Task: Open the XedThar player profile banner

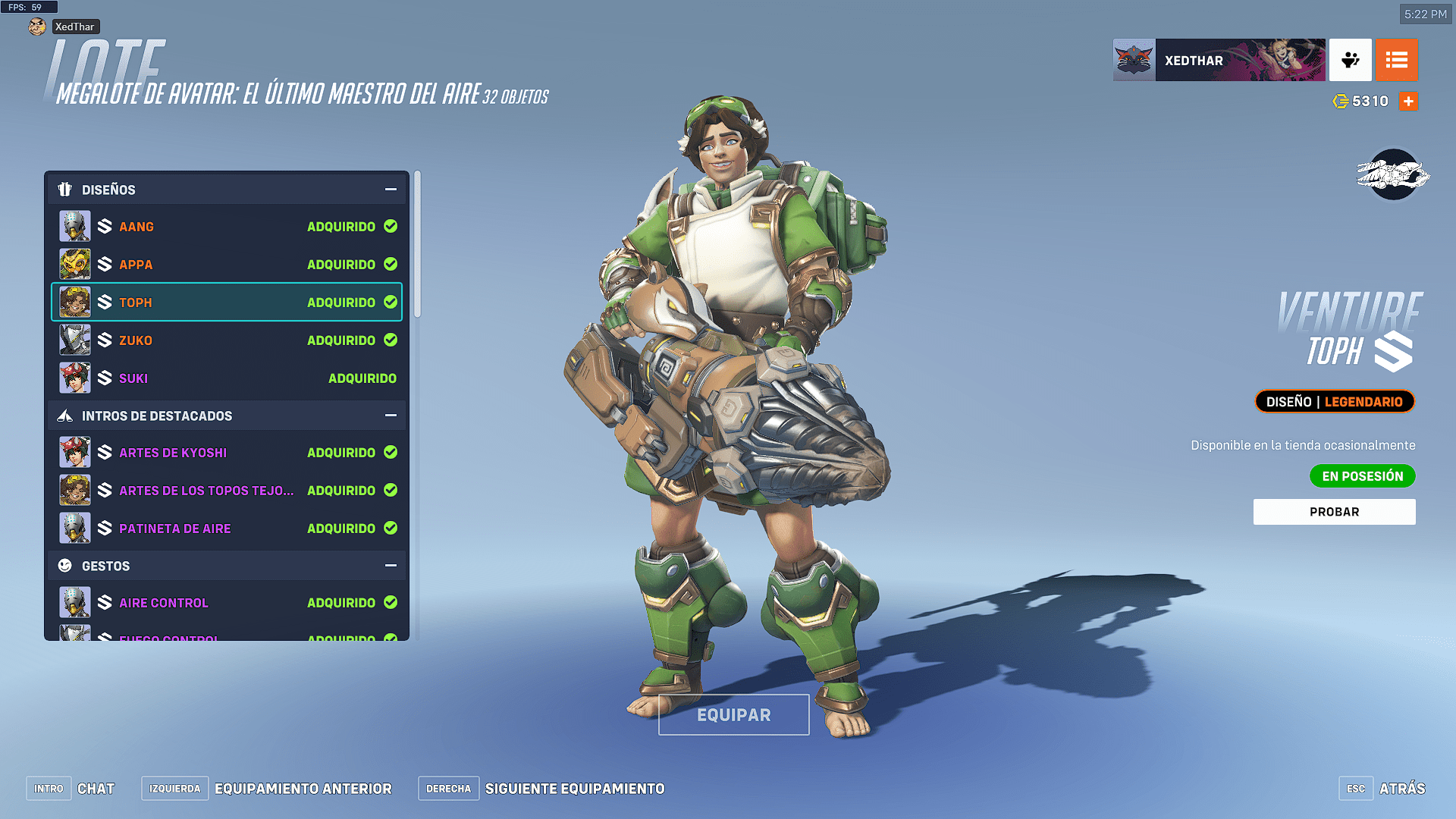Action: coord(1219,61)
